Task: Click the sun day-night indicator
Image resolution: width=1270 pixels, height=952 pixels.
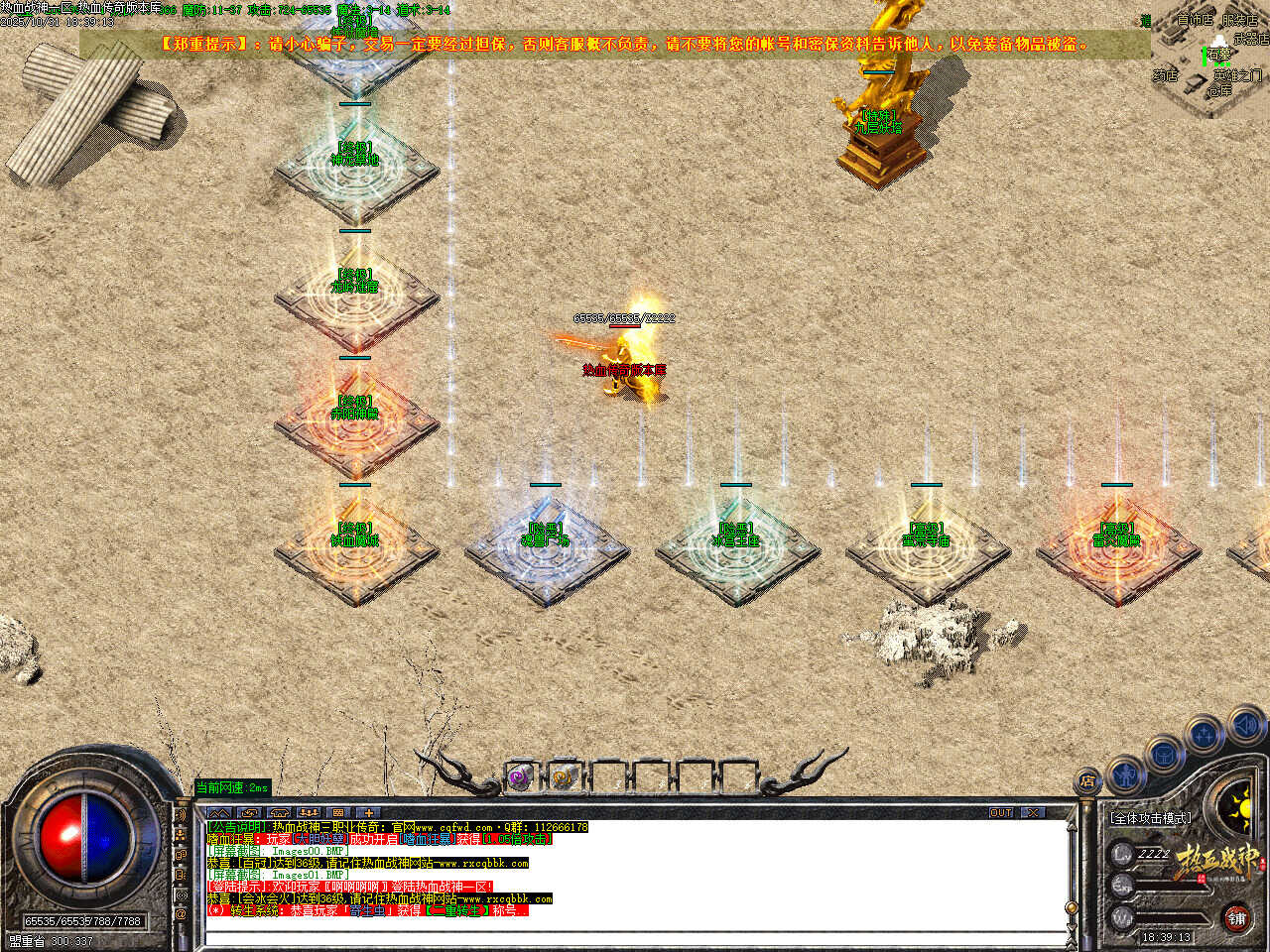Action: (x=1240, y=806)
